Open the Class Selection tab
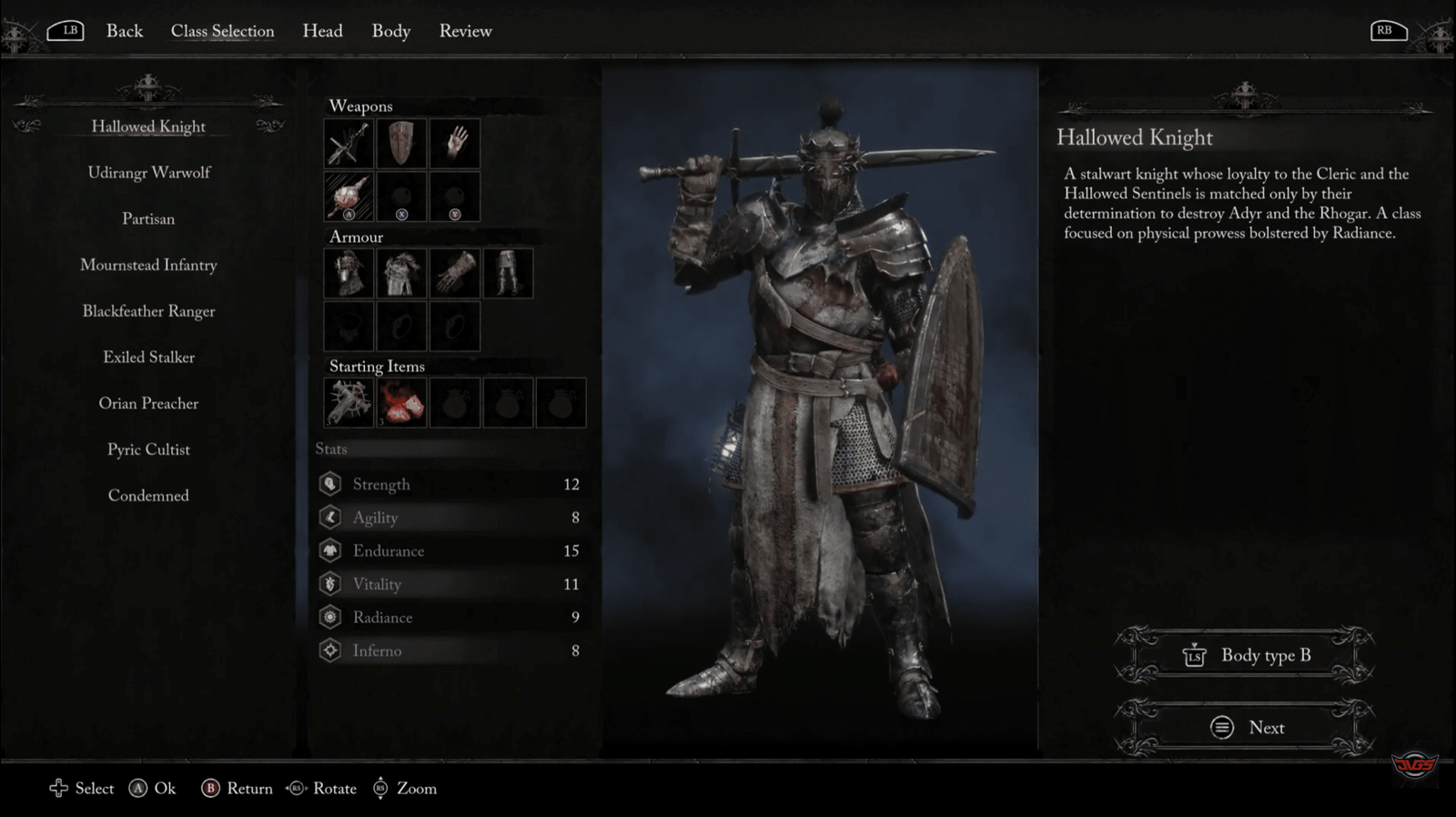This screenshot has height=817, width=1456. coord(222,31)
